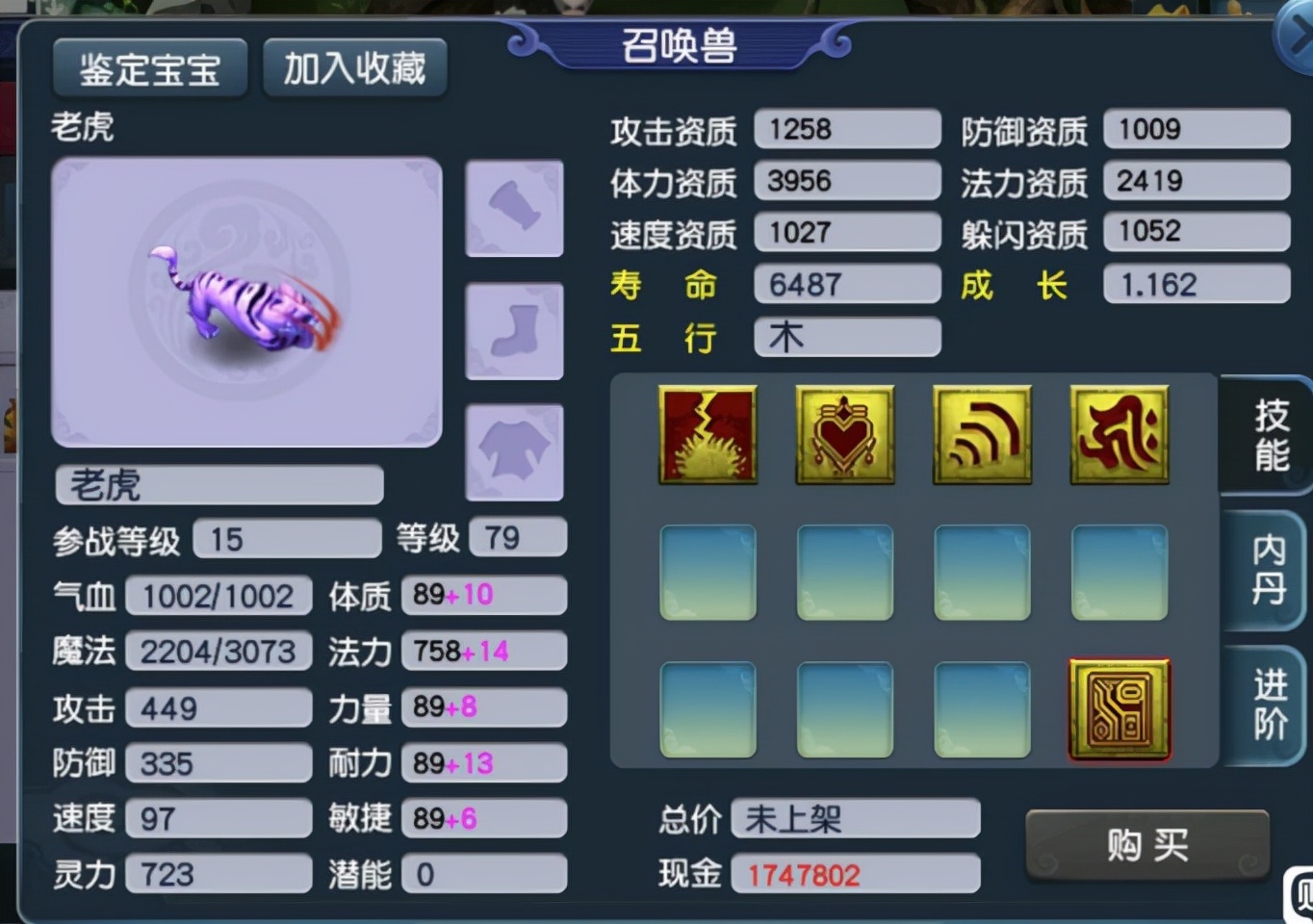Select the empty slot beside the seal icon
This screenshot has height=924, width=1313.
pyautogui.click(x=982, y=709)
